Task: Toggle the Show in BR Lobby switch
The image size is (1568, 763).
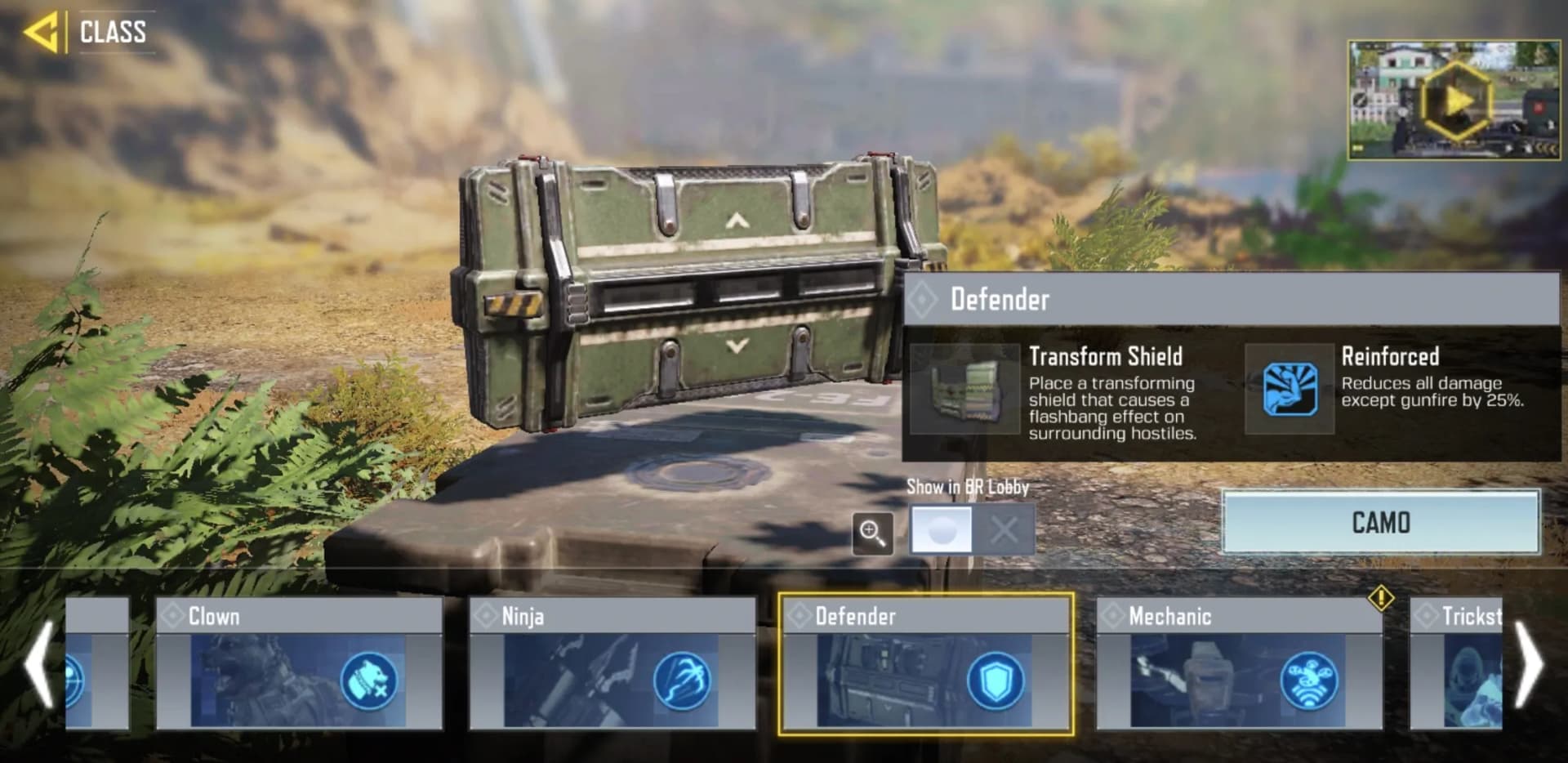Action: (x=972, y=530)
